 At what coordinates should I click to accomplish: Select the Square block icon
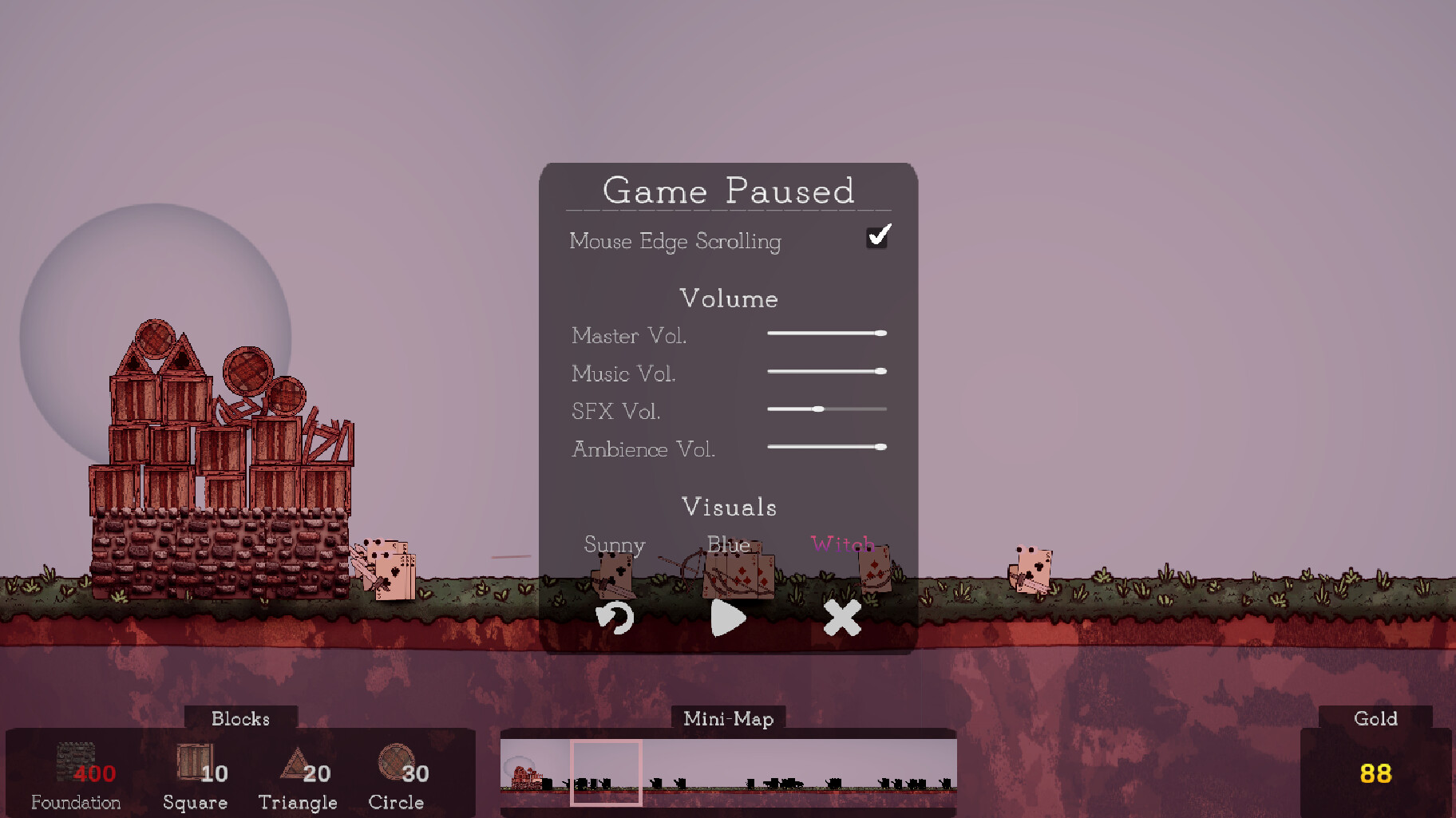pos(196,762)
